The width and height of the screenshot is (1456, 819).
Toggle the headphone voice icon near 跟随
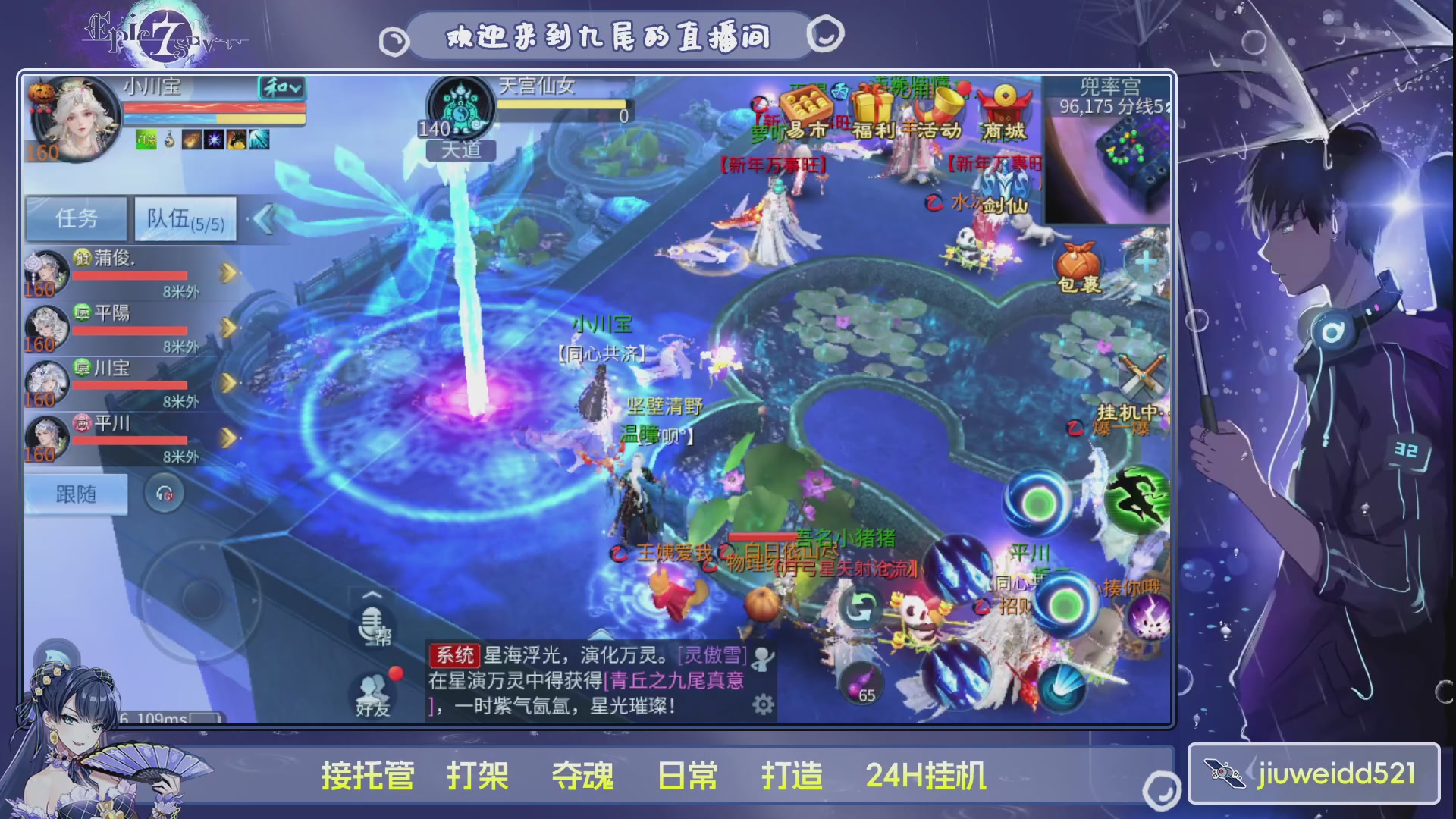click(x=165, y=493)
